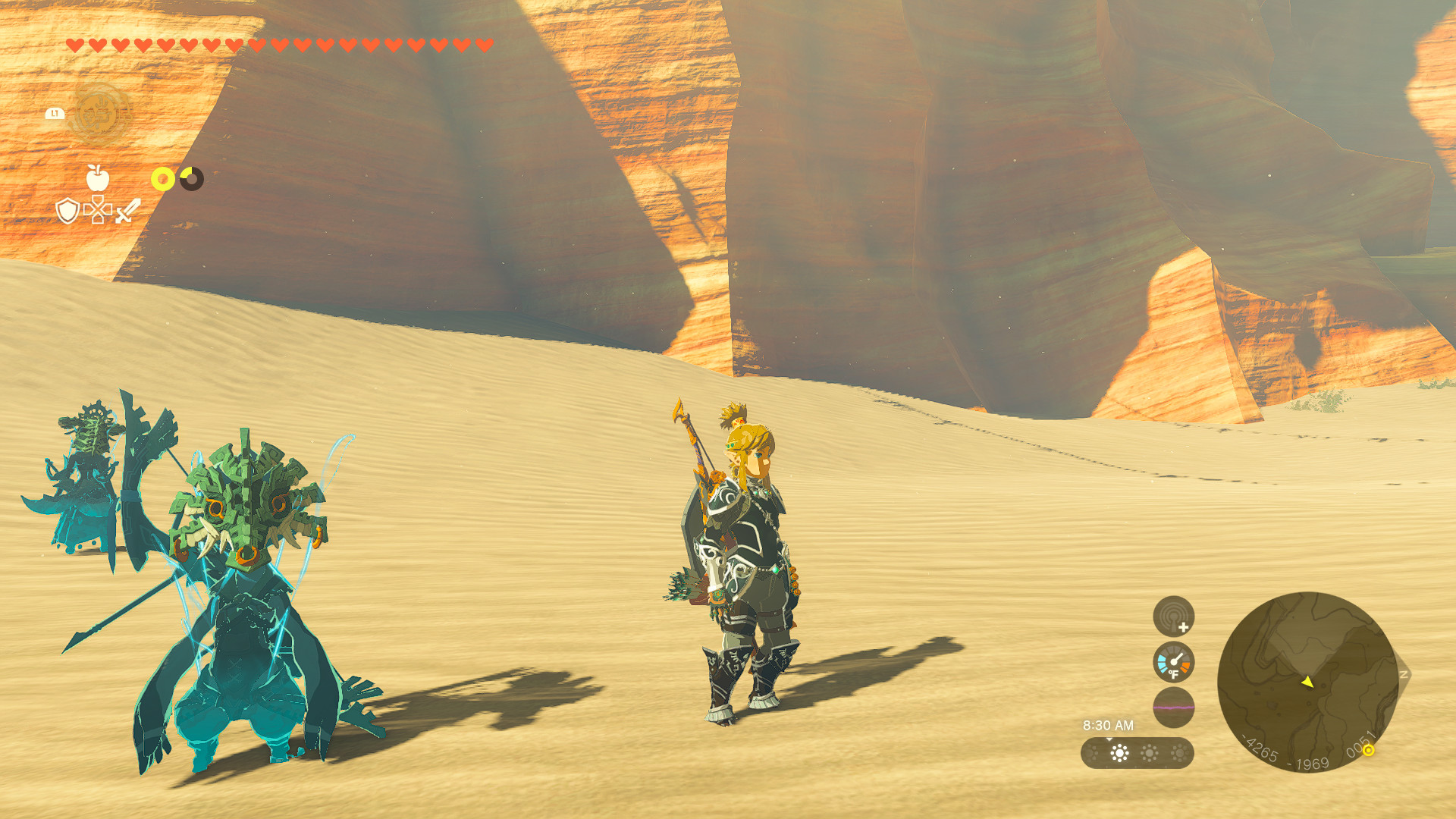
Task: Click the temperature gauge showing °F
Action: click(x=1173, y=661)
